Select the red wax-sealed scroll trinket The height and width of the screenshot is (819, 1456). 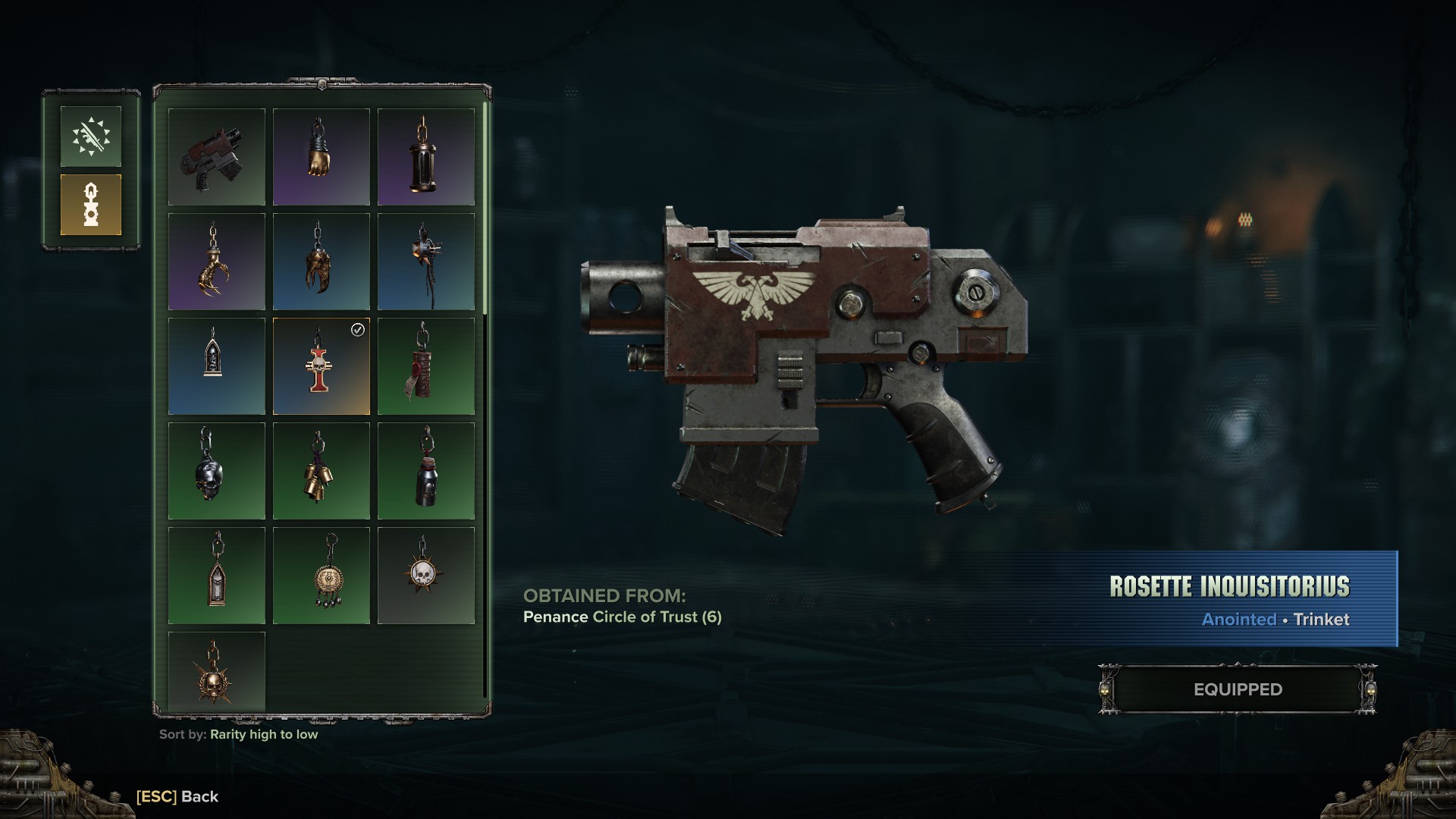(426, 366)
